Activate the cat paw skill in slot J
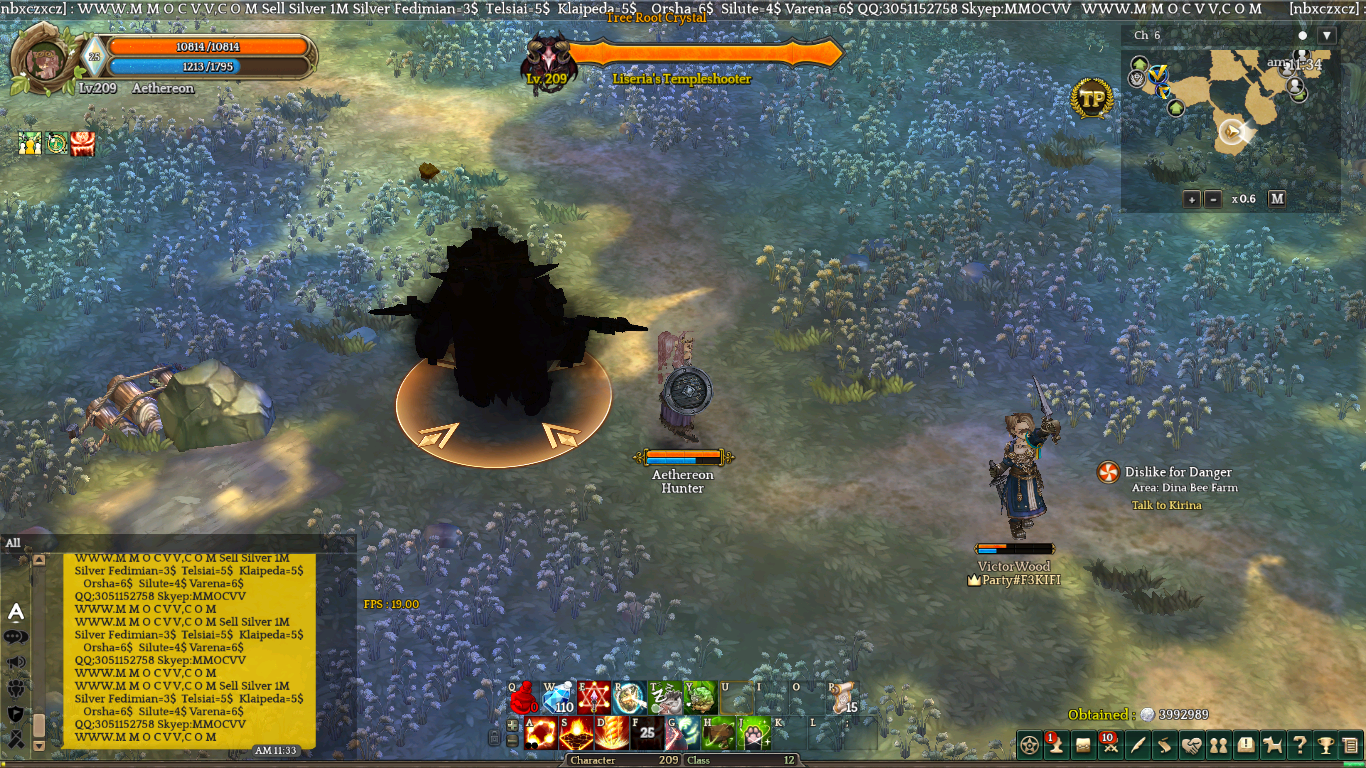Image resolution: width=1366 pixels, height=768 pixels. [755, 733]
